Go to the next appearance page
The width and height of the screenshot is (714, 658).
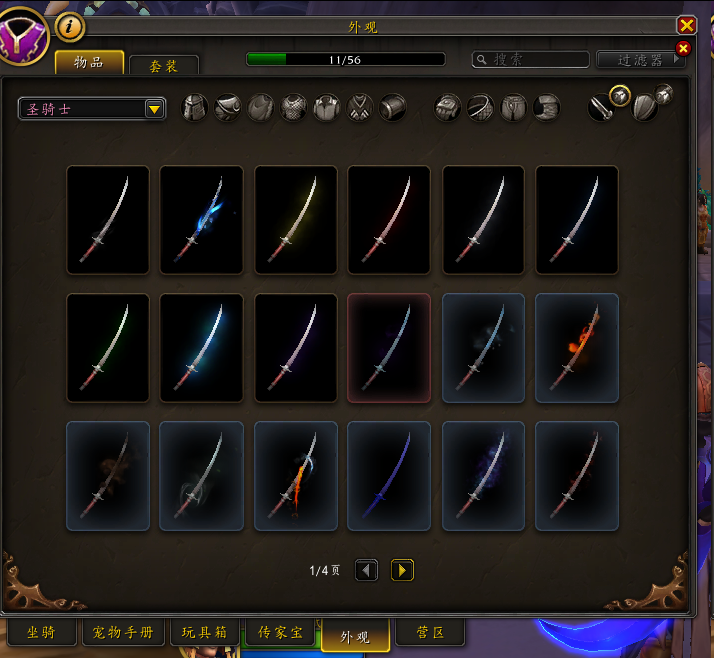(x=402, y=570)
